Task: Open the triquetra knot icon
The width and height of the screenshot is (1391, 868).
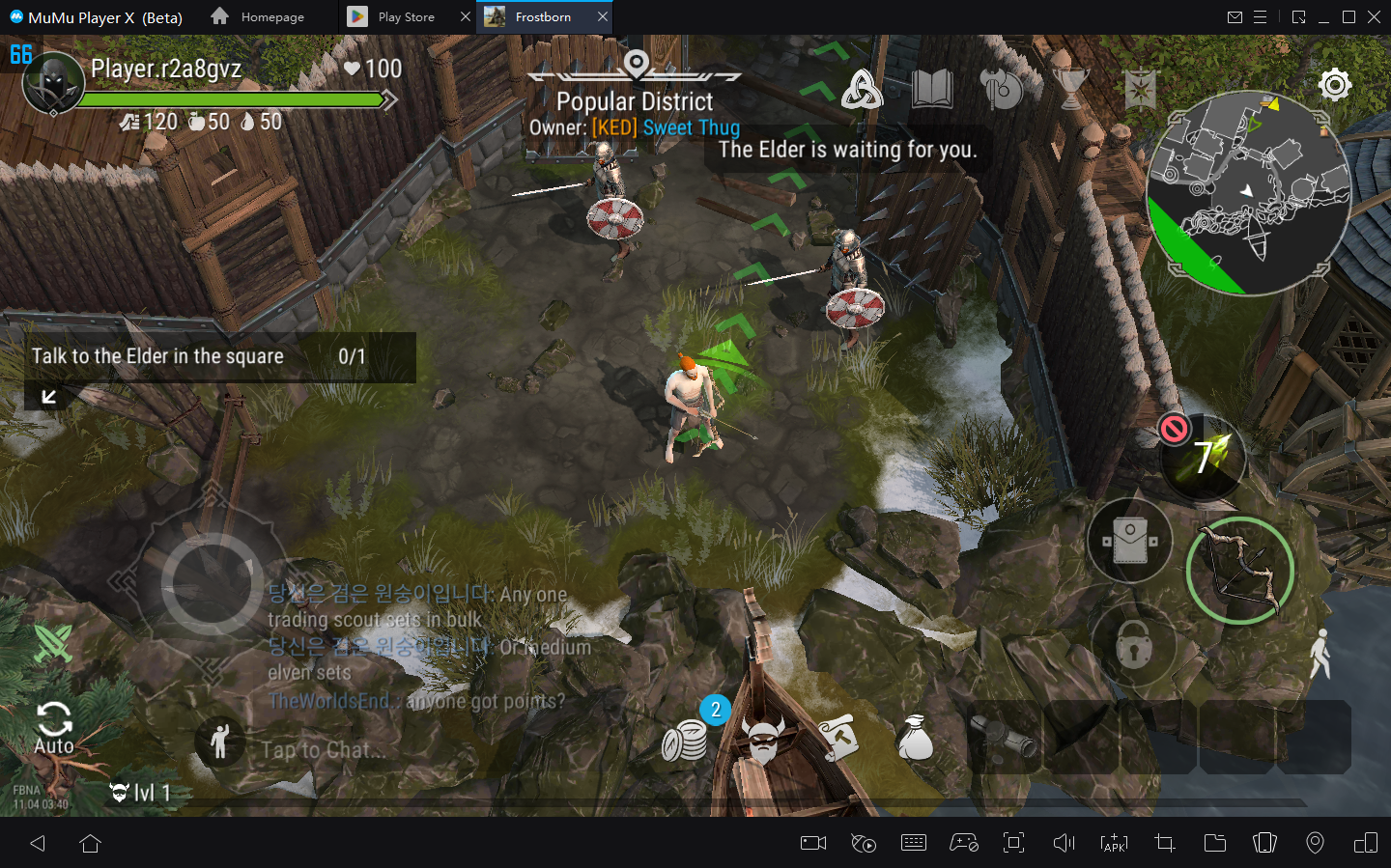Action: coord(862,90)
